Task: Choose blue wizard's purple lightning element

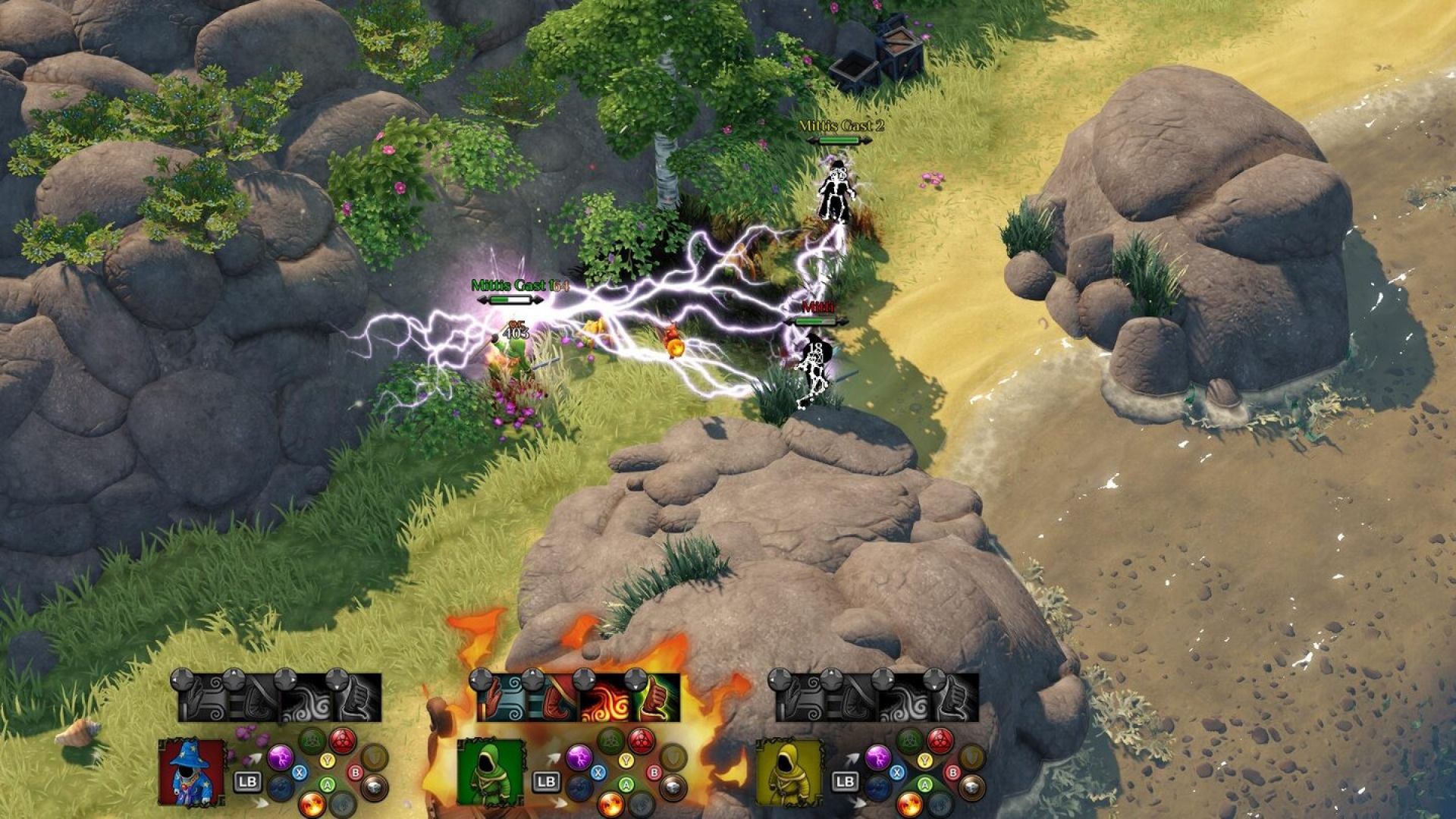Action: point(279,756)
